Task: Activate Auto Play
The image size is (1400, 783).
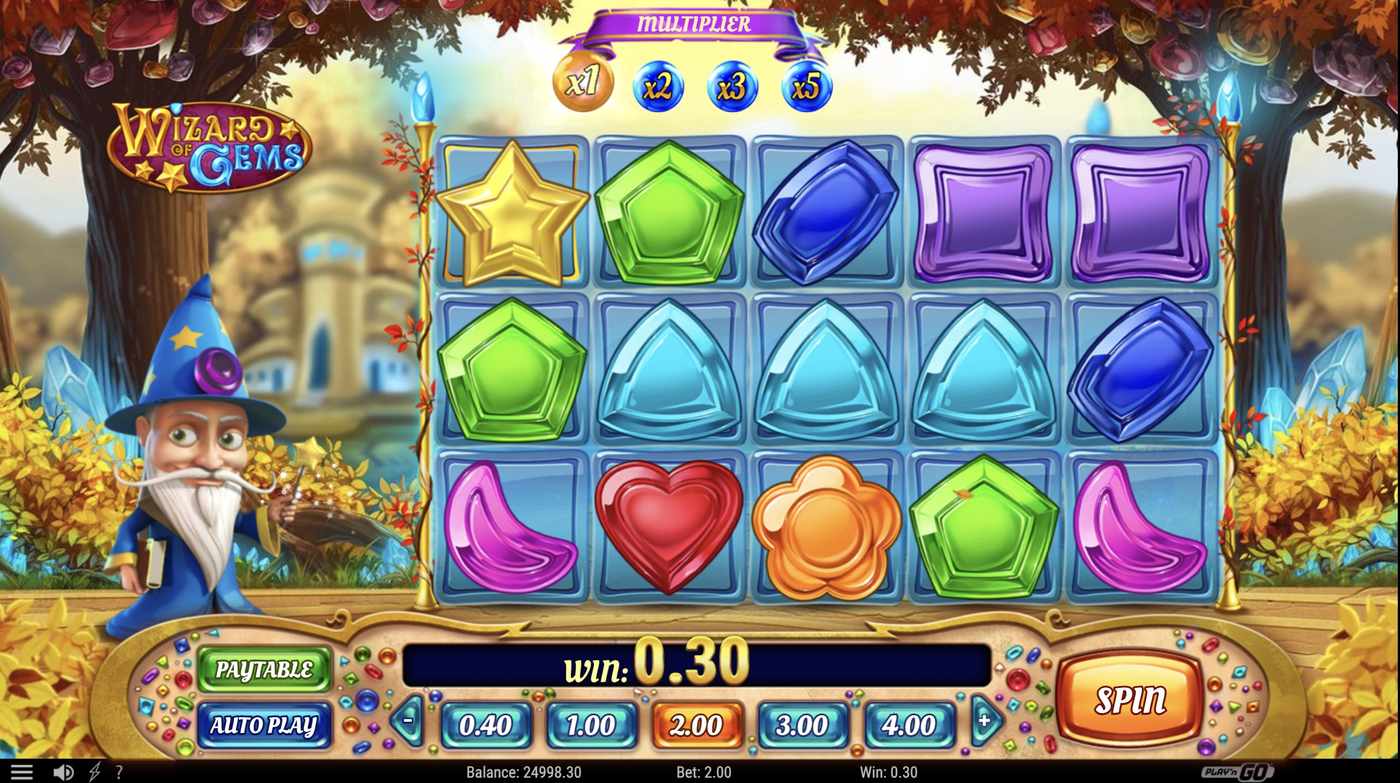Action: pos(264,726)
